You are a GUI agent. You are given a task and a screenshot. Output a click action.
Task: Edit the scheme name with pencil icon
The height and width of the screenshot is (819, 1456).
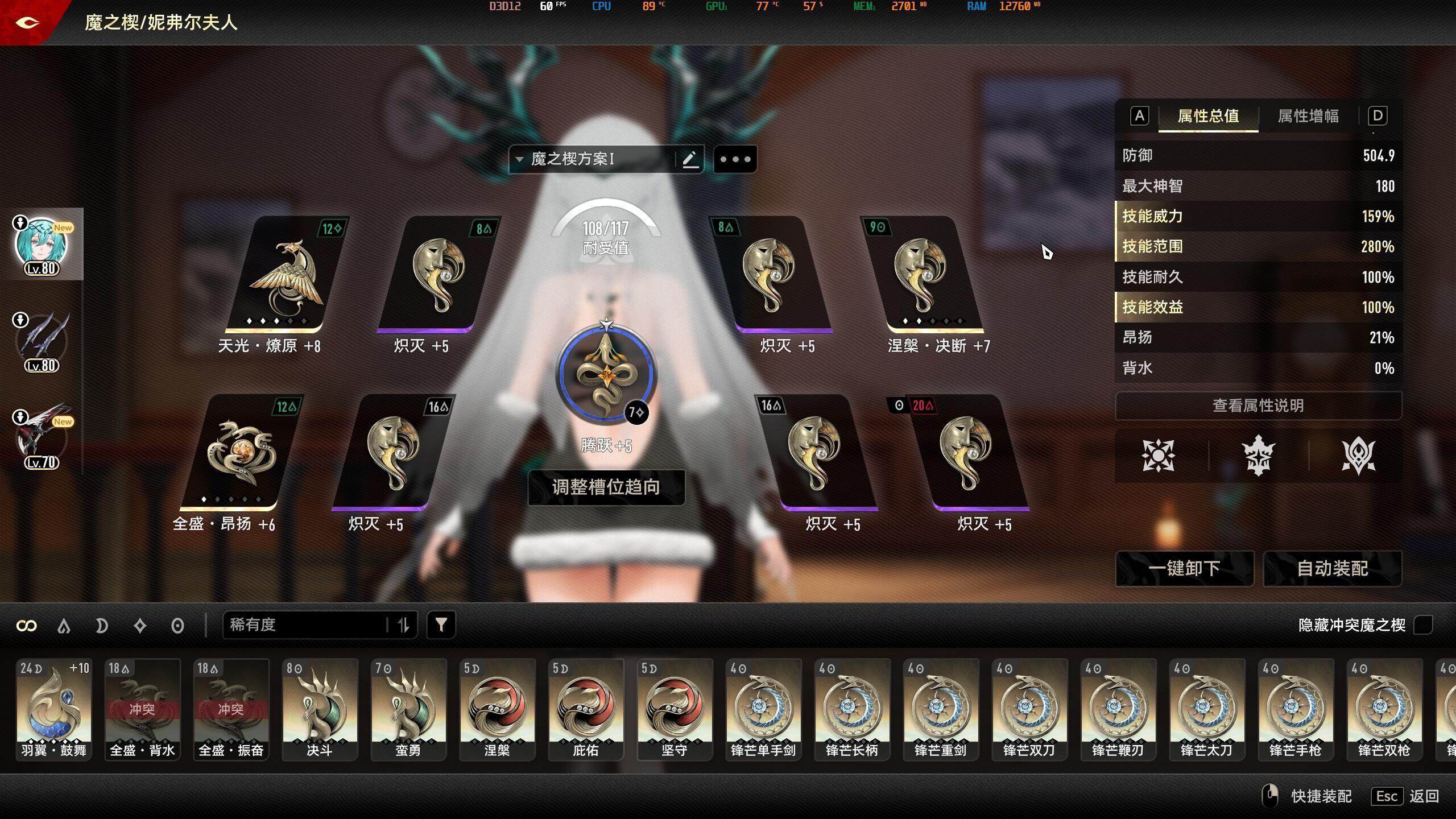[690, 159]
